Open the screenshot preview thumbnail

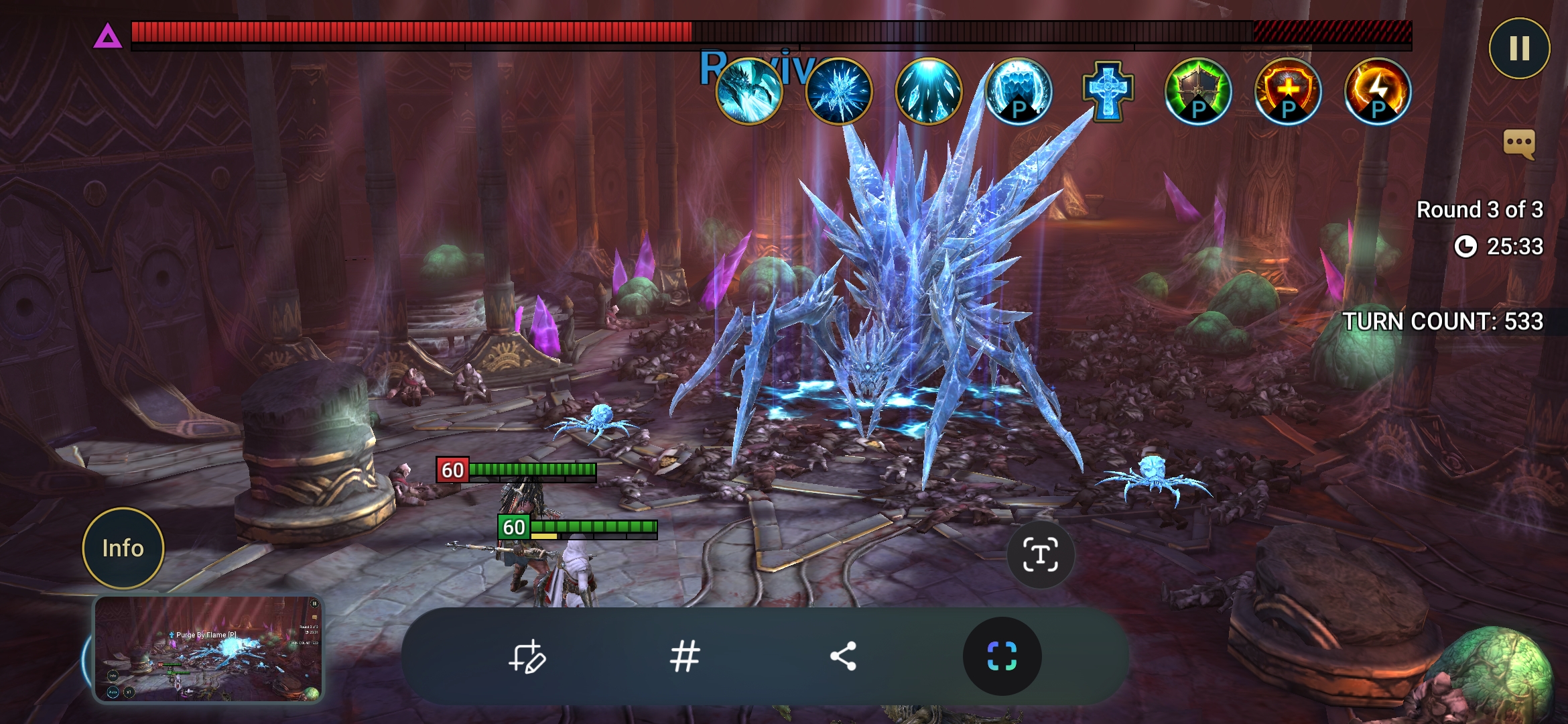coord(208,648)
